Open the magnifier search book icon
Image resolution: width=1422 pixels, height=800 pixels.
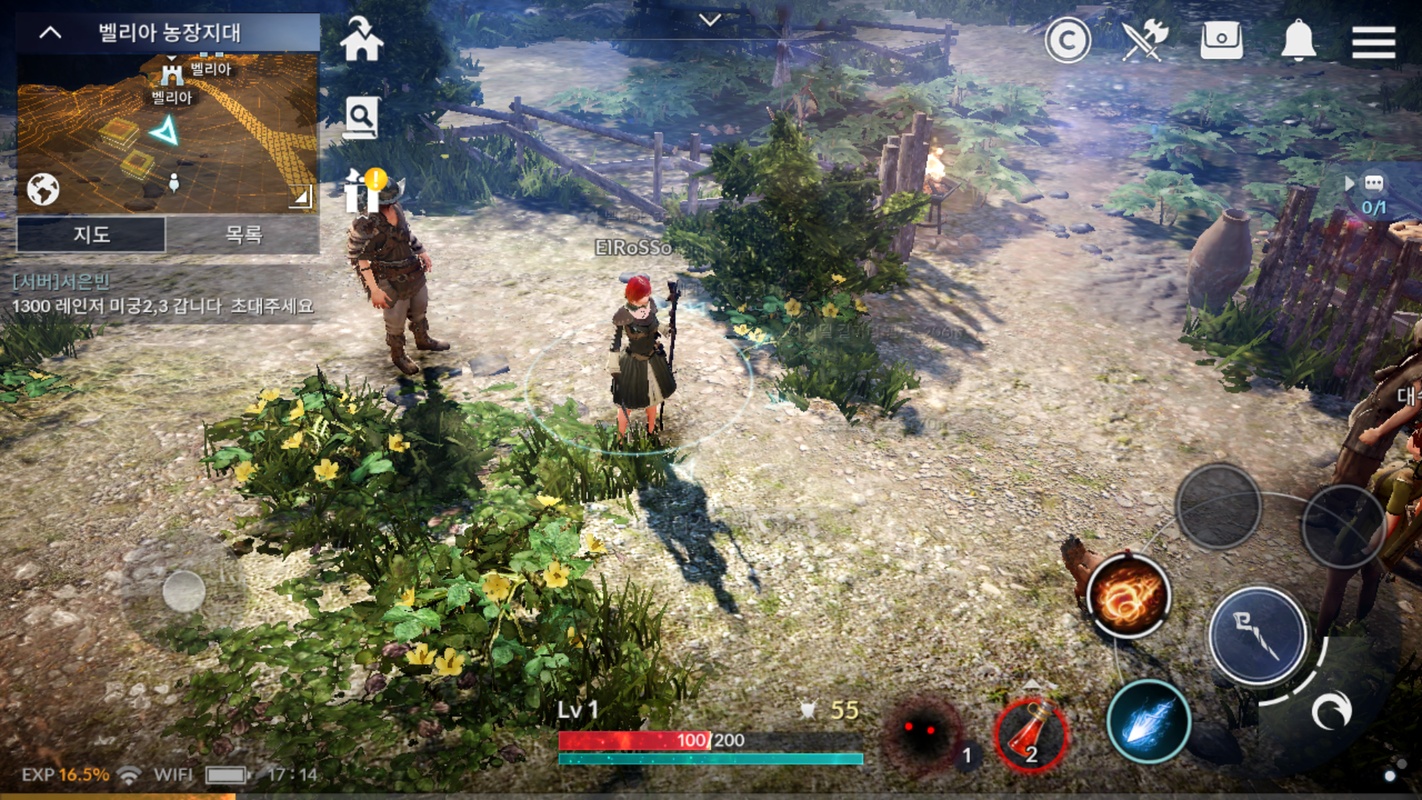360,118
